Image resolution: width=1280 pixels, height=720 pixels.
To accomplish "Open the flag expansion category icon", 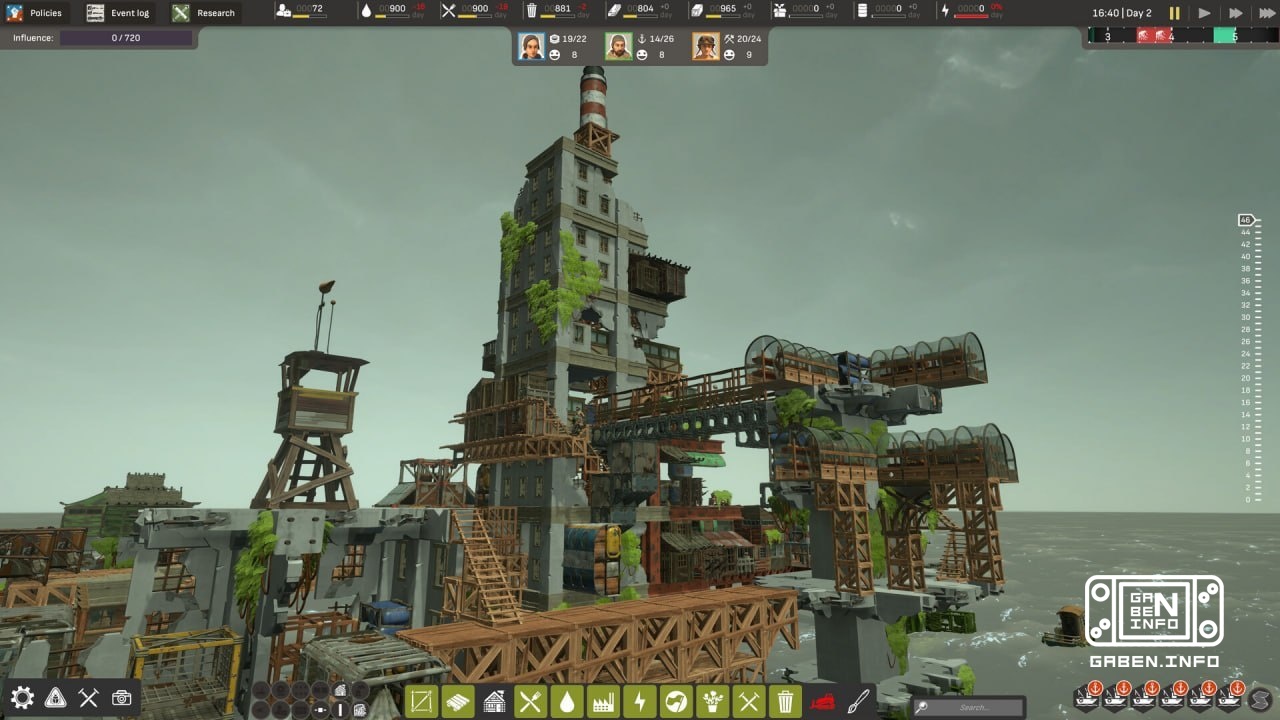I will [x=676, y=701].
